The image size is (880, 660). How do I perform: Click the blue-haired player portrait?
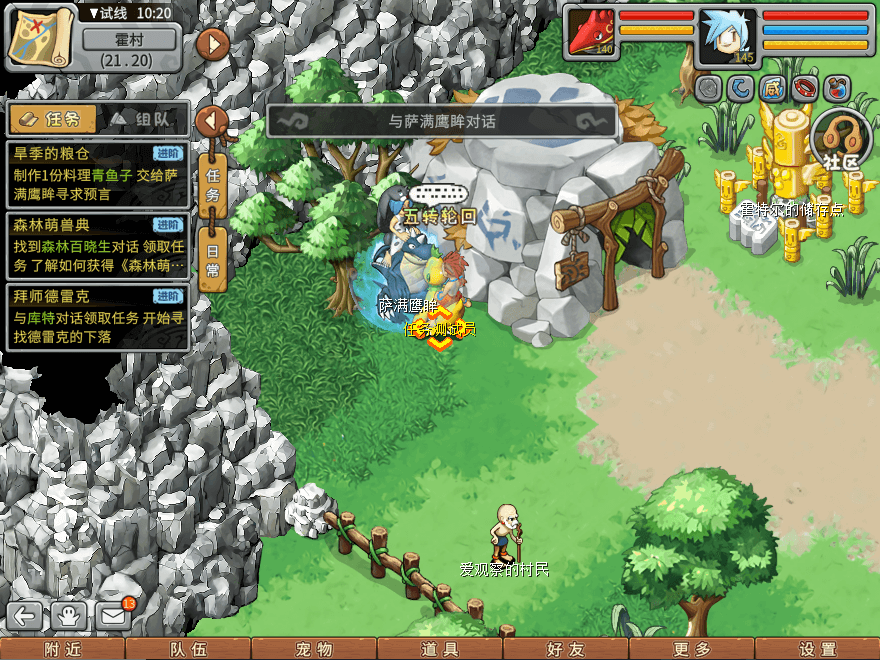[728, 37]
